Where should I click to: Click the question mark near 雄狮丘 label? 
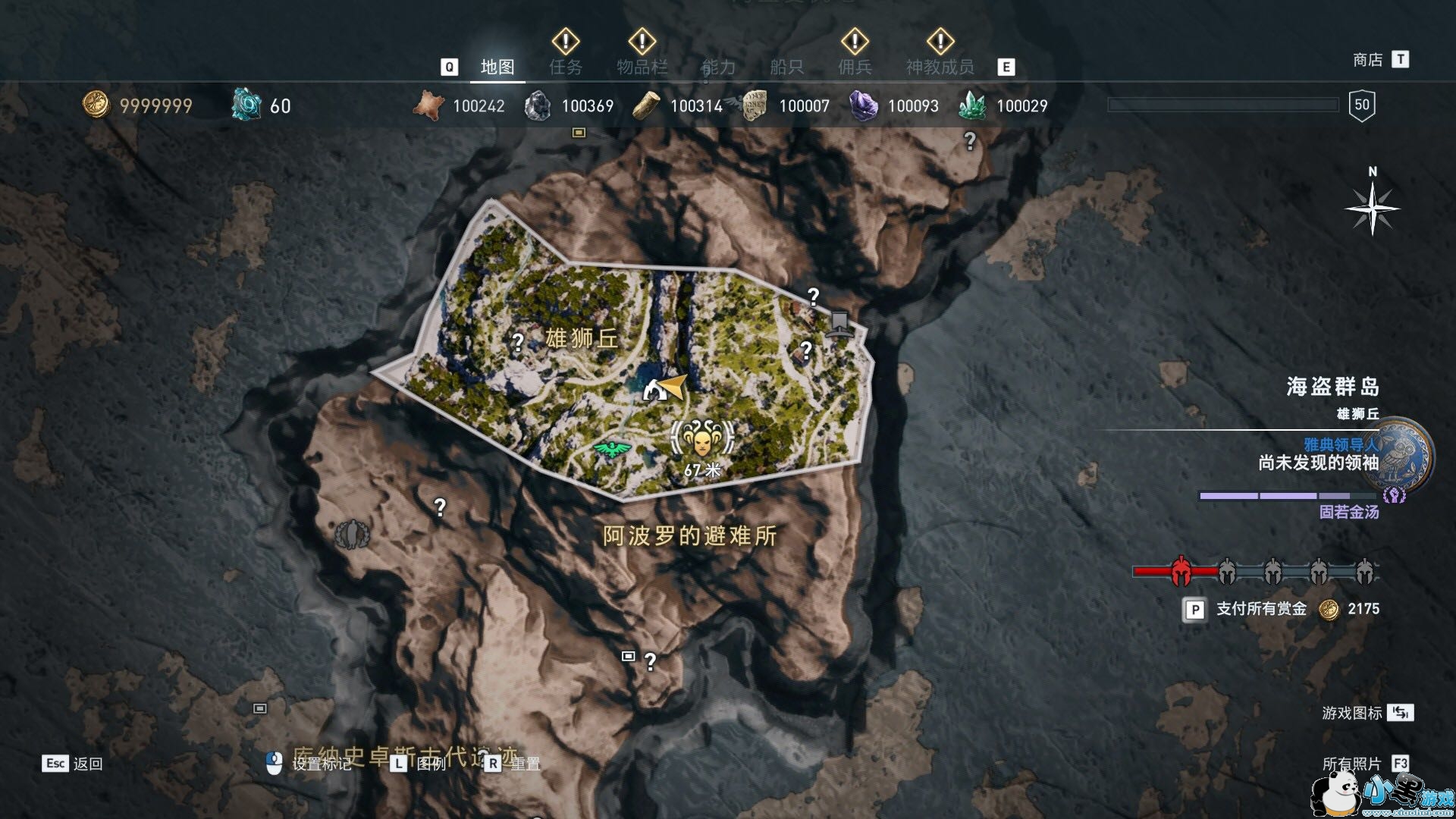[518, 342]
